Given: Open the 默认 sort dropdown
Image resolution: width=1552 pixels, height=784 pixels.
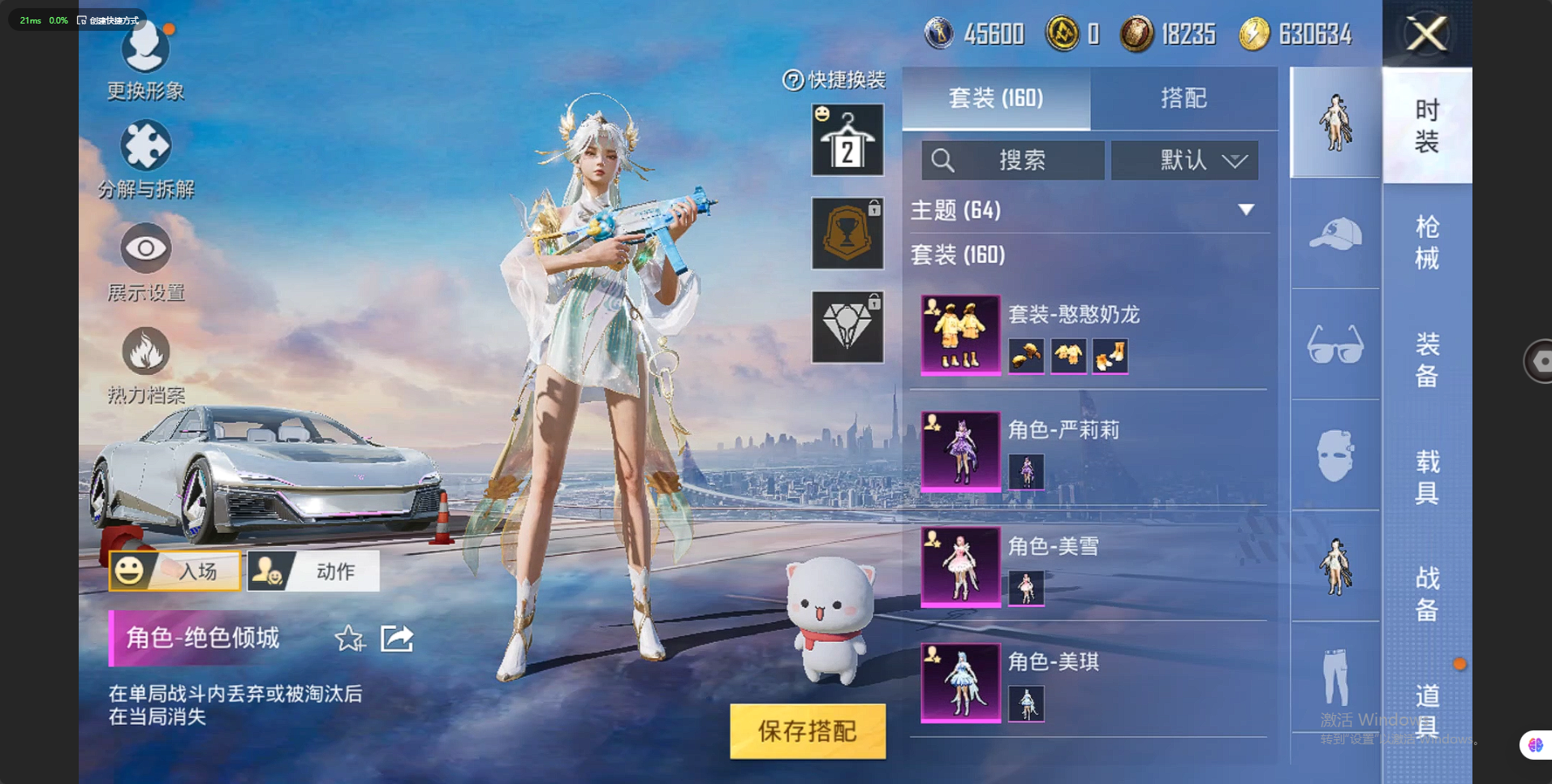Looking at the screenshot, I should pyautogui.click(x=1184, y=160).
